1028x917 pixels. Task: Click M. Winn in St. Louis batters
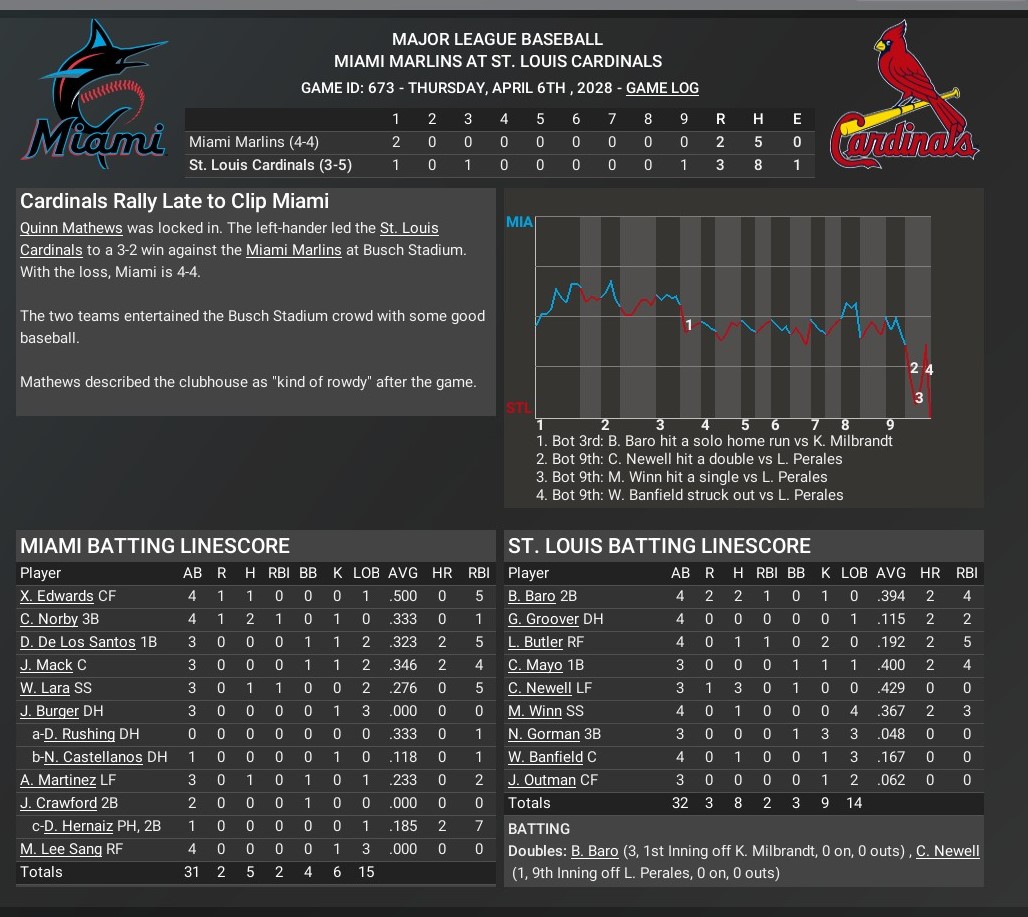point(534,711)
